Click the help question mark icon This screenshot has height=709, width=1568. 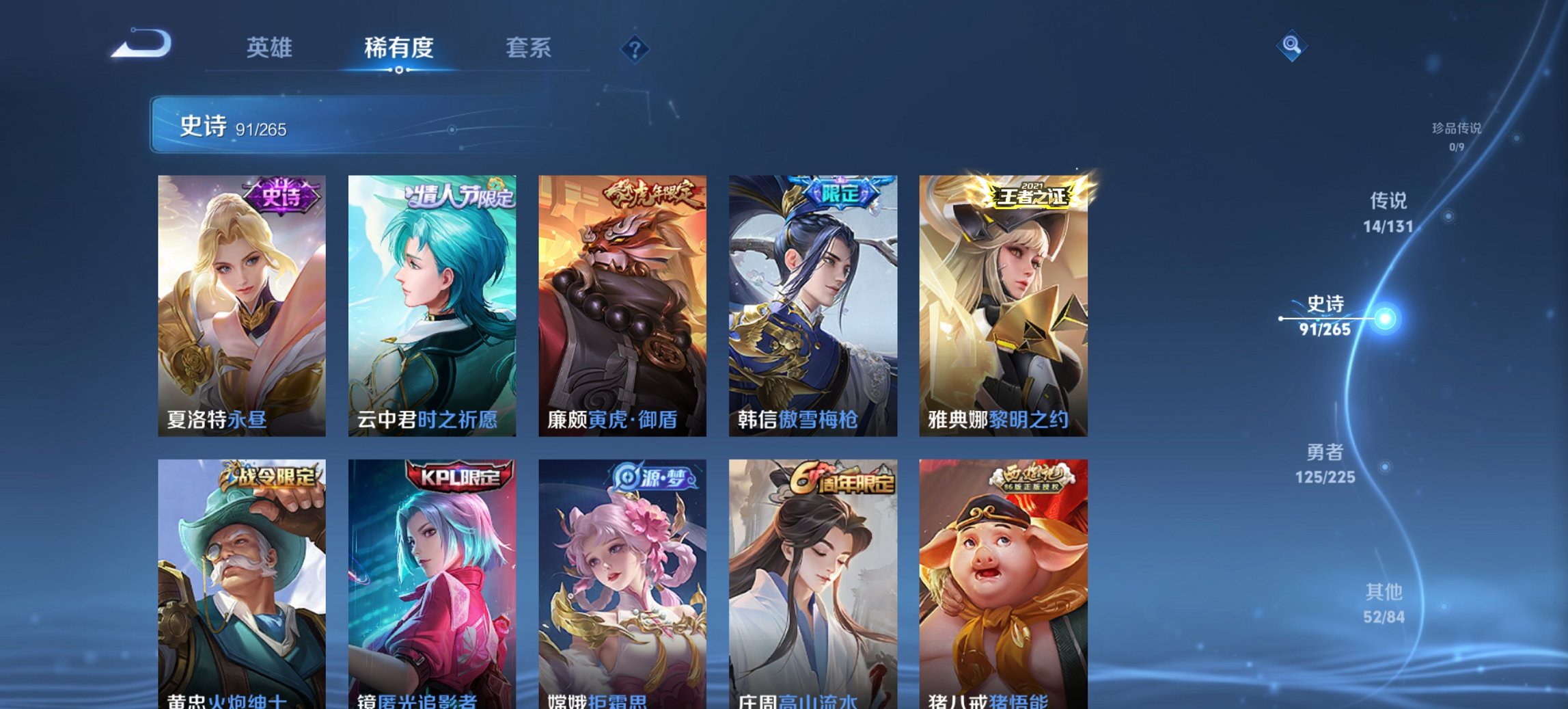pos(635,49)
